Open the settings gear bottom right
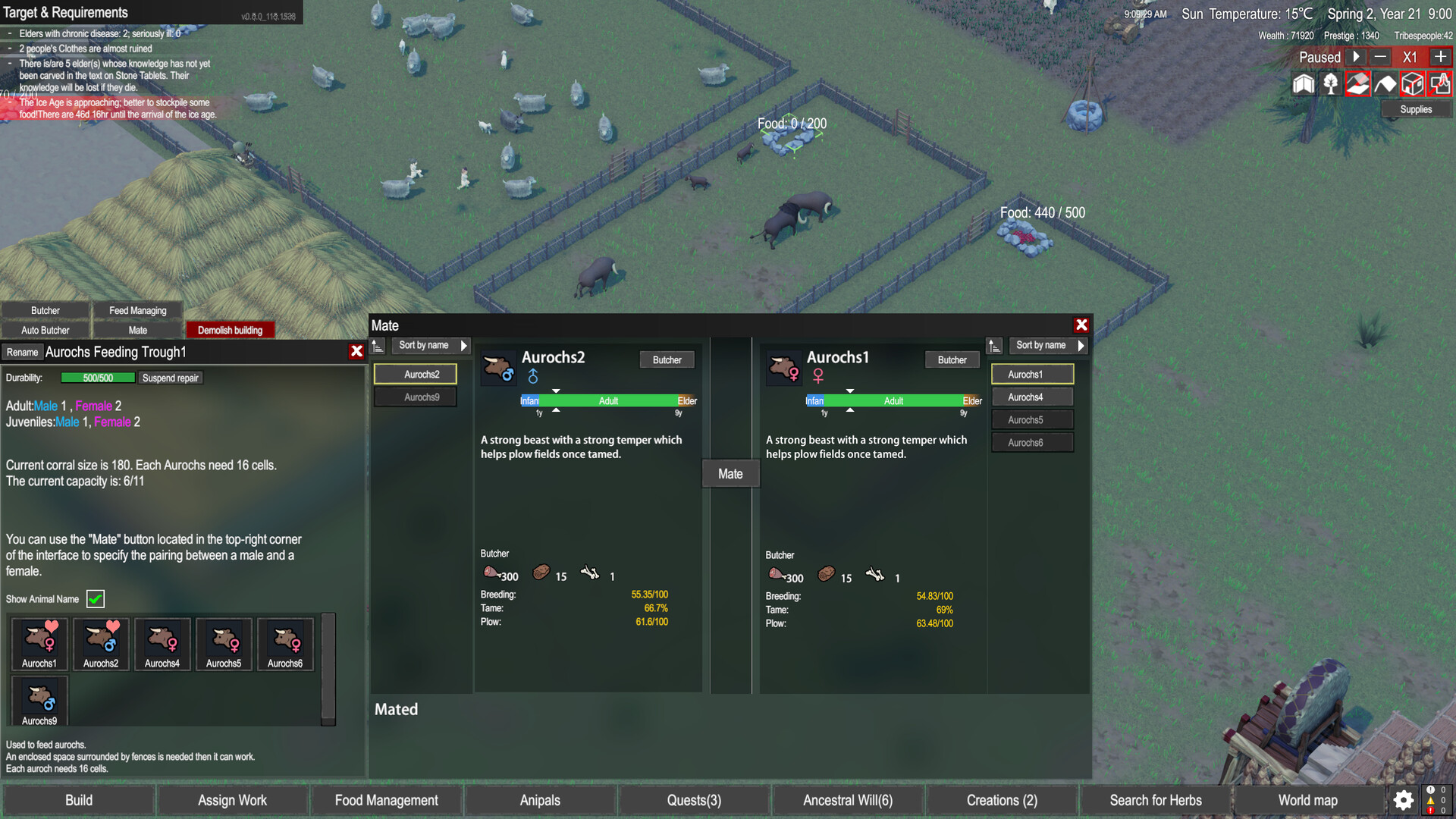1456x819 pixels. click(x=1402, y=800)
